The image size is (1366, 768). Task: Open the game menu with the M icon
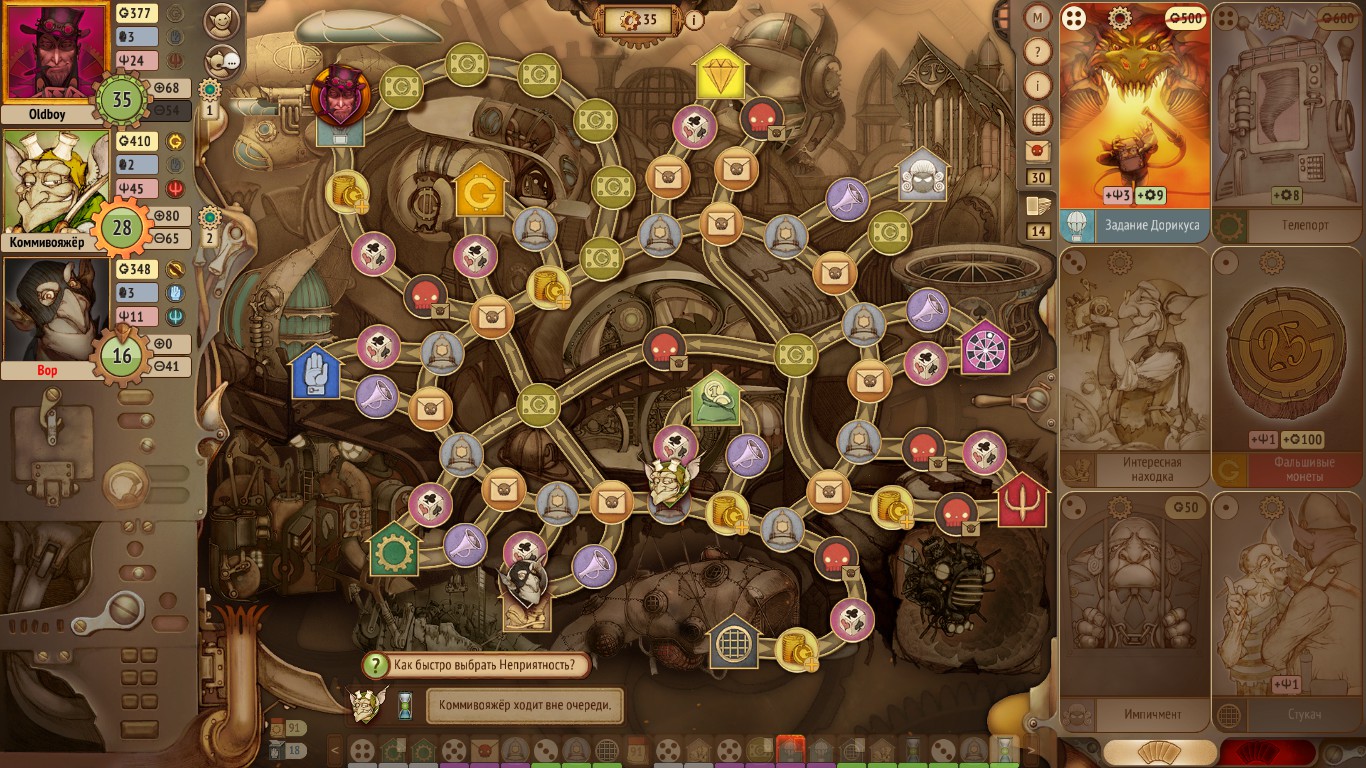[x=1037, y=18]
